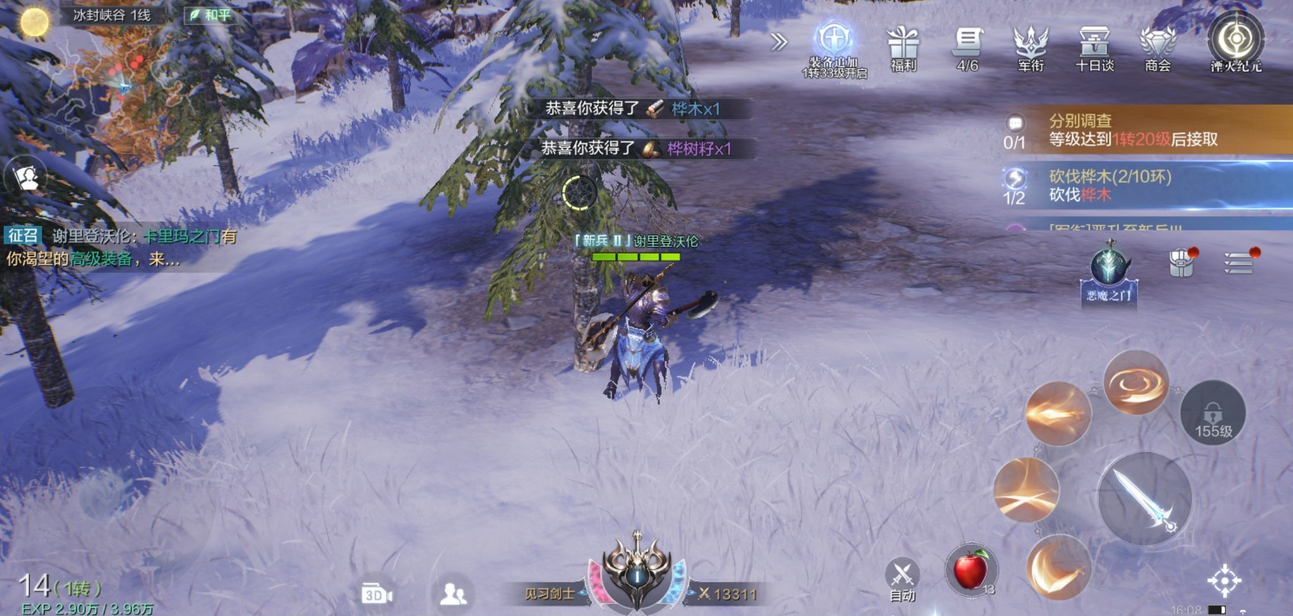Open the 十日谈 chest menu
Screen dimensions: 1293x616
click(x=1094, y=47)
